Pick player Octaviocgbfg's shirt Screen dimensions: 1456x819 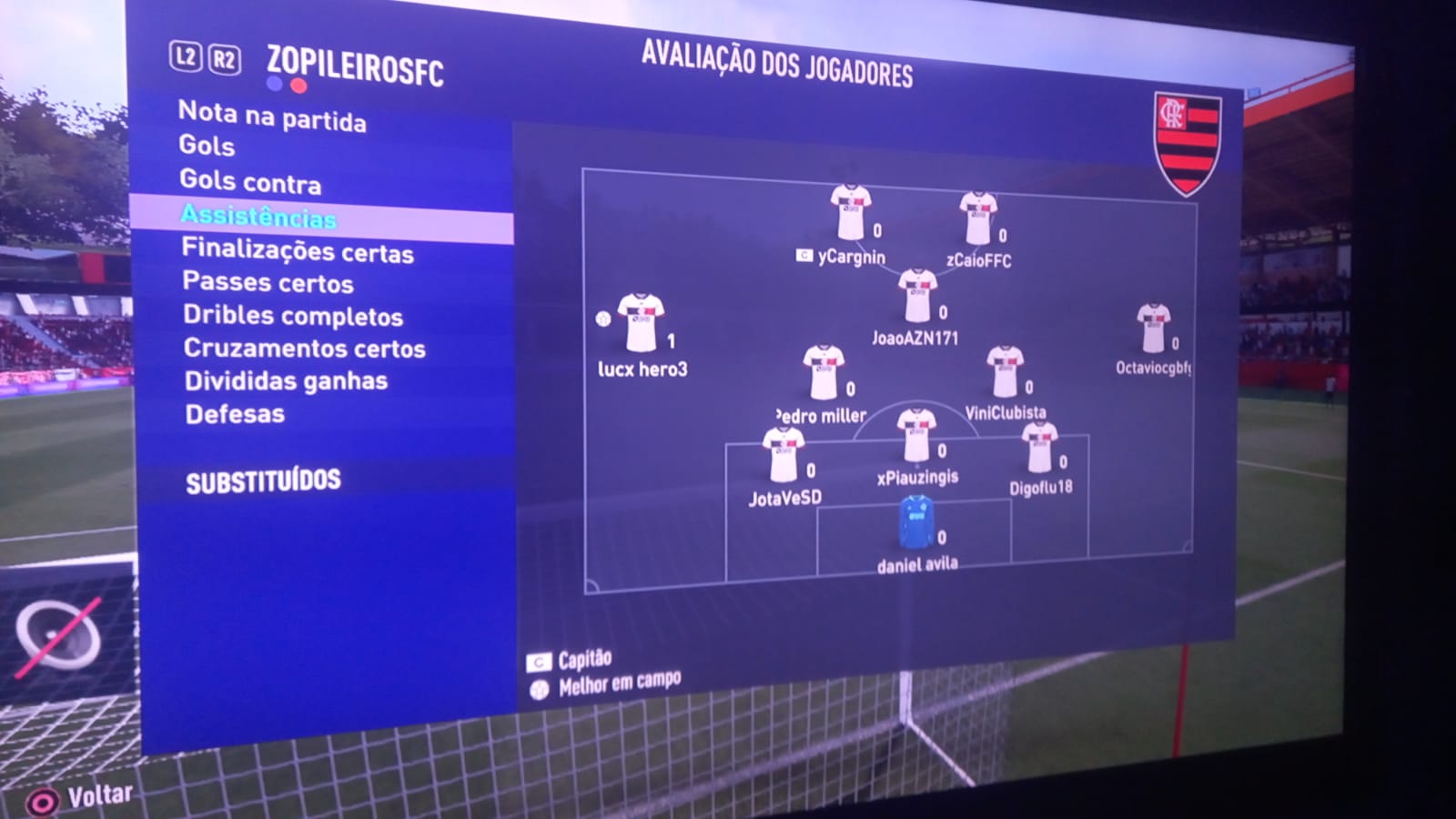[1153, 329]
